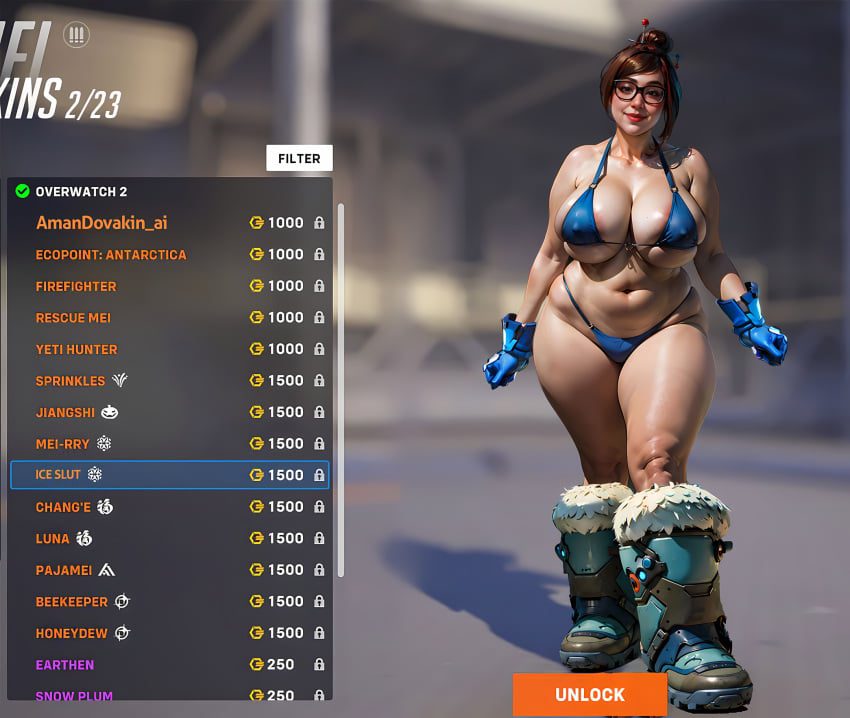Select the Mei-rry skin row

tap(61, 443)
